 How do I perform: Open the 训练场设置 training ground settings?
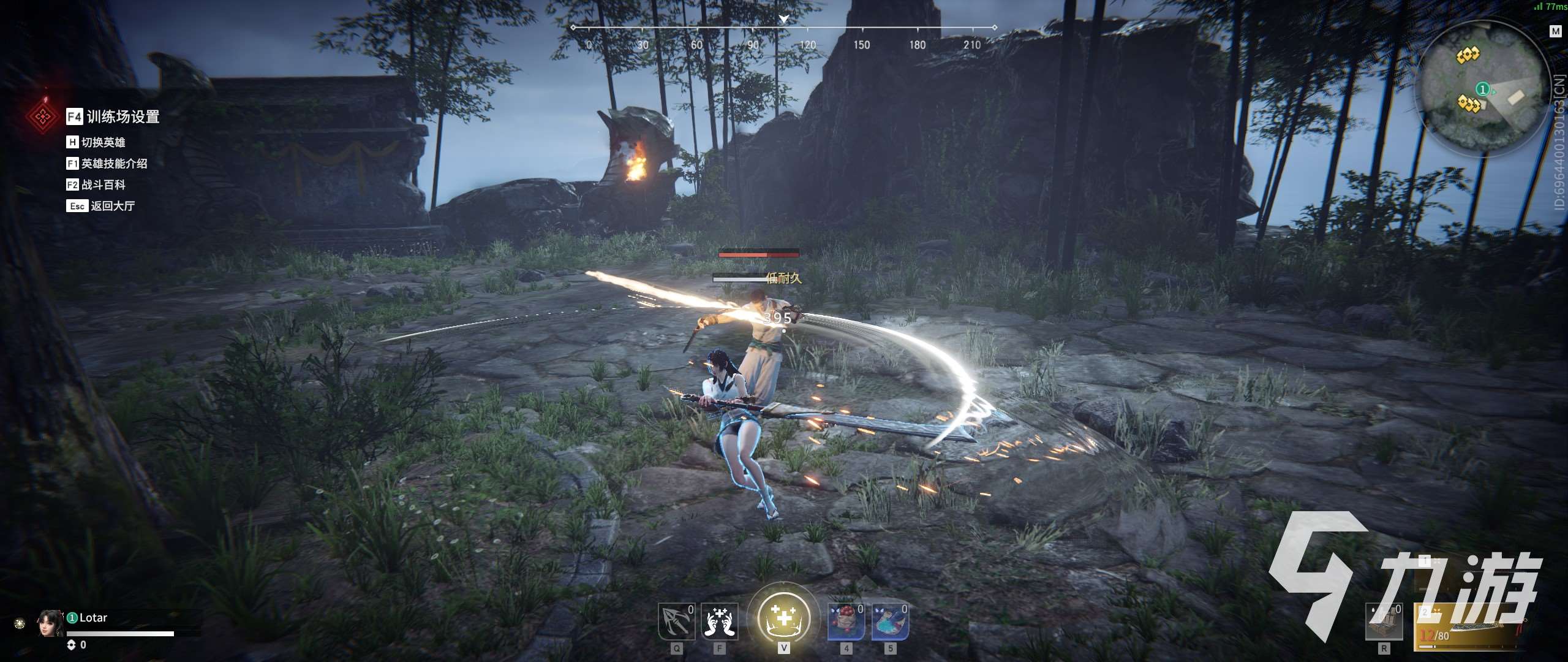(122, 116)
